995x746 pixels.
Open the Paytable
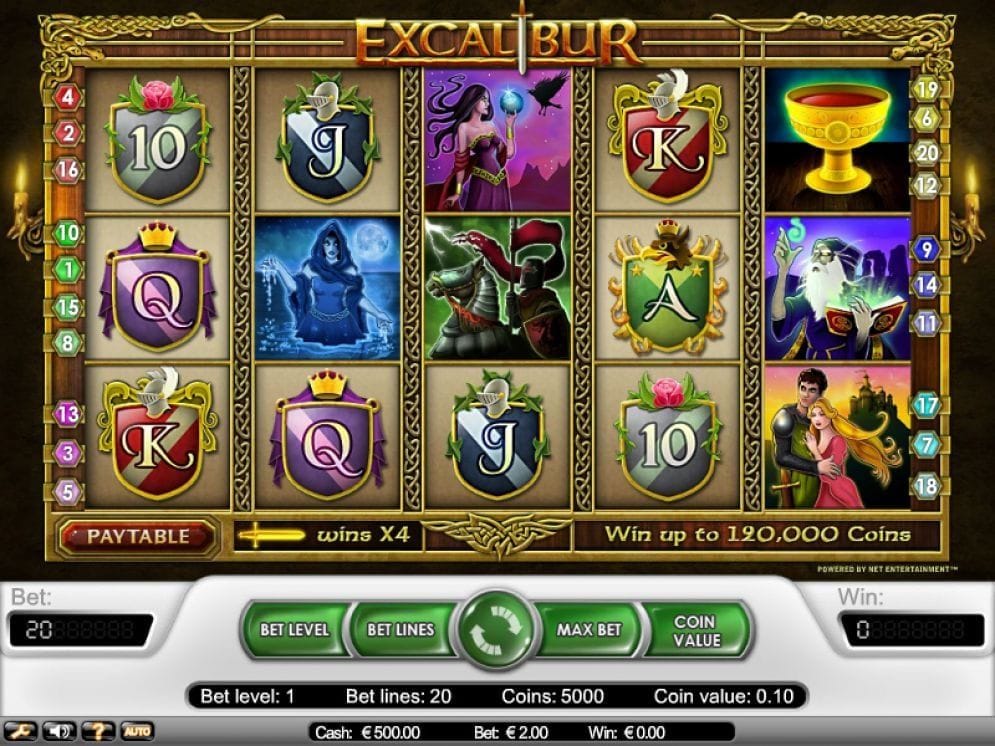point(138,536)
